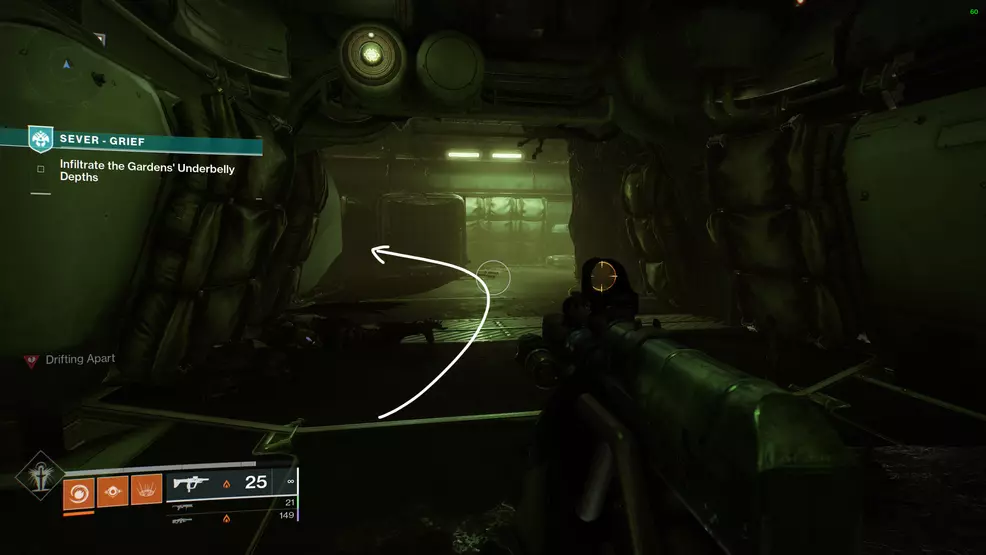
Task: Use the orange swirl grenade ability
Action: pyautogui.click(x=78, y=492)
